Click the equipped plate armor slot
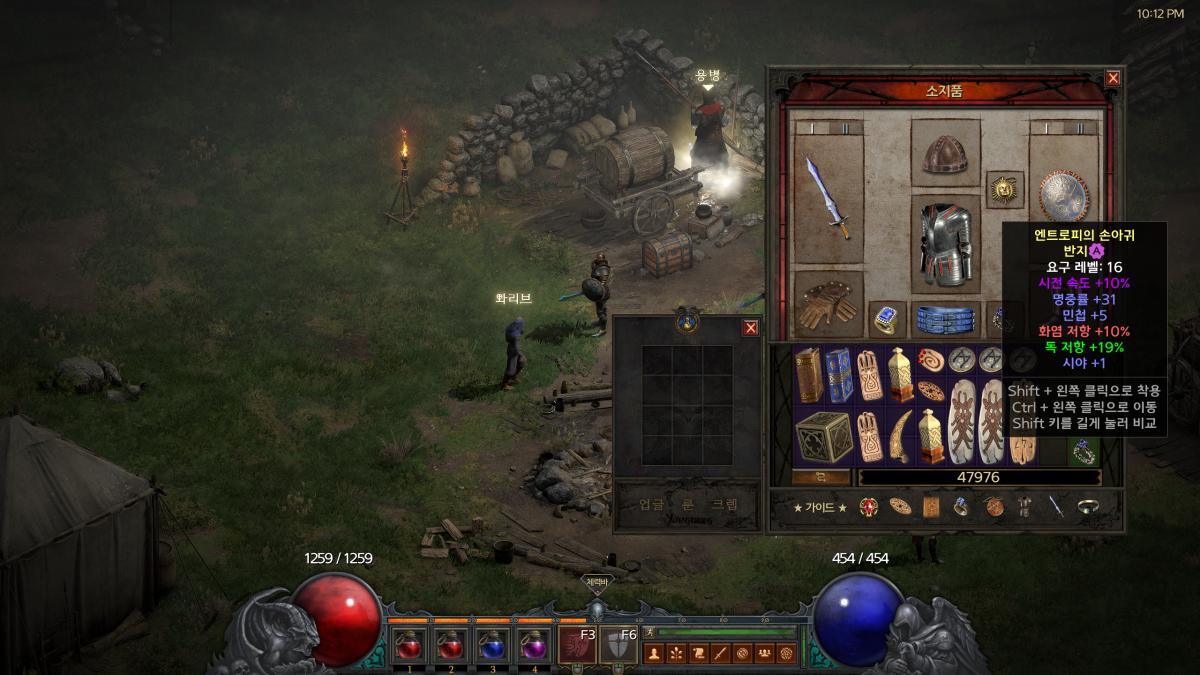 click(945, 243)
